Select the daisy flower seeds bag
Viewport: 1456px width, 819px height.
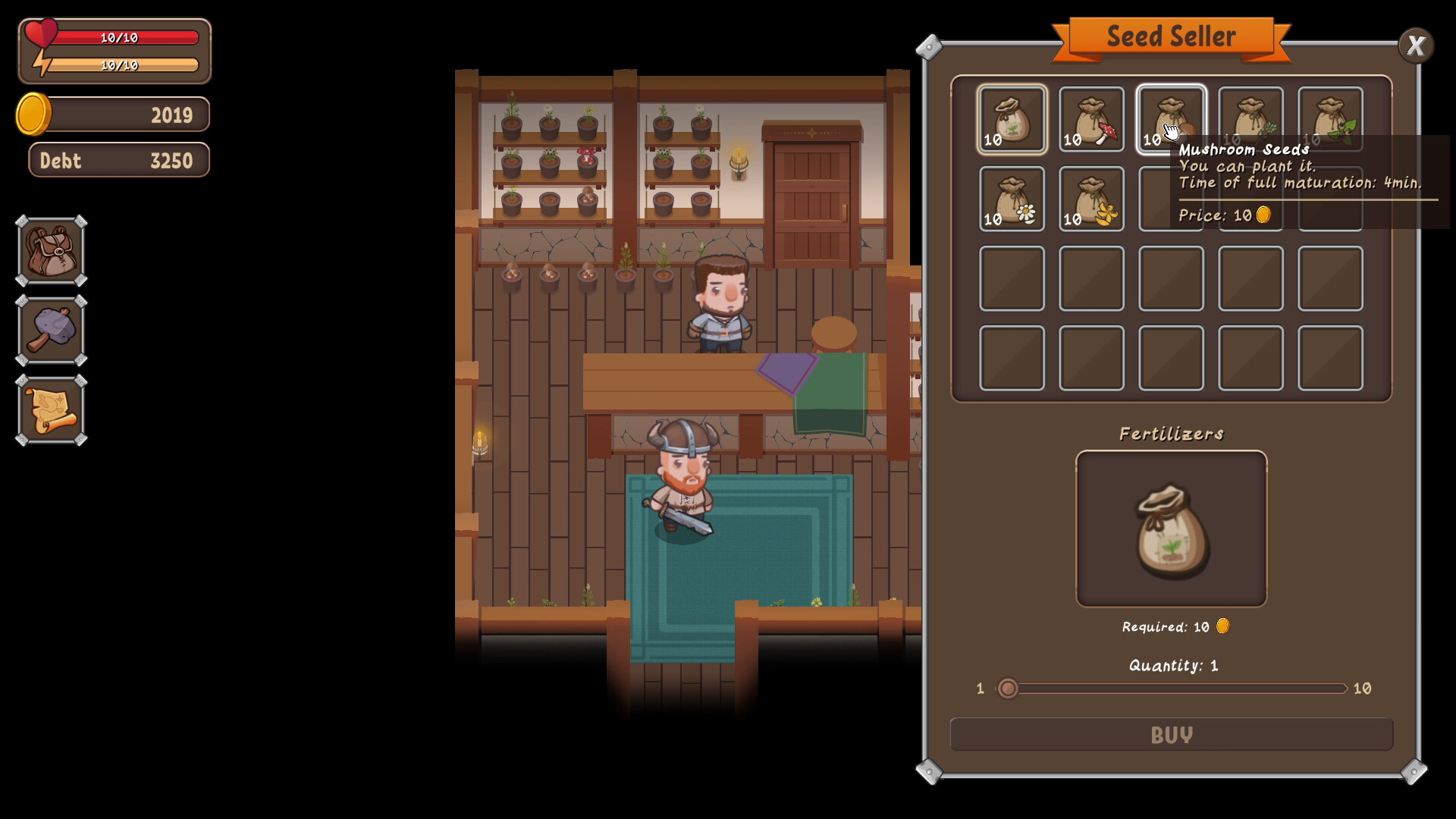coord(1012,199)
